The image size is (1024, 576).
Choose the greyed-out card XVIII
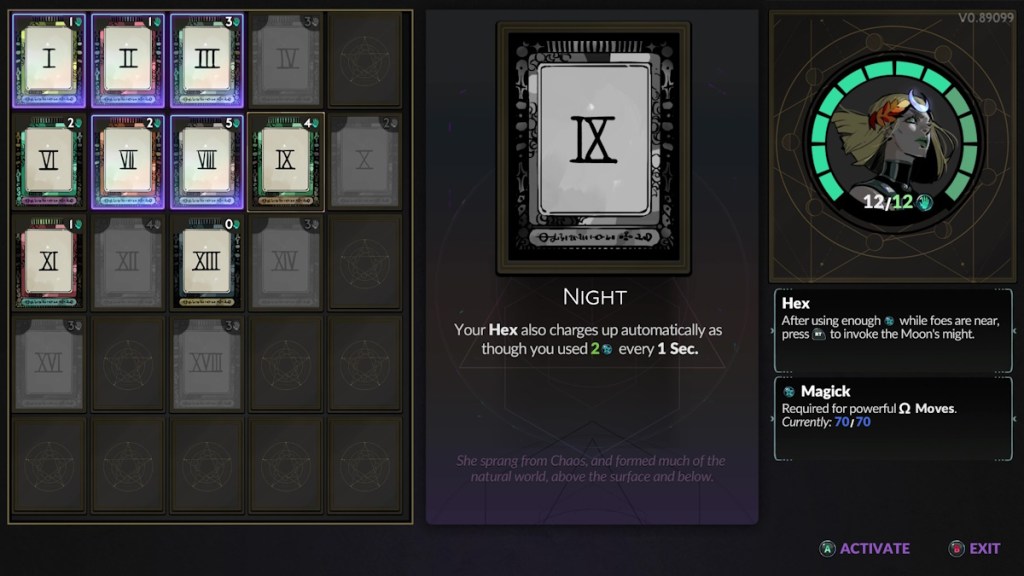[207, 363]
